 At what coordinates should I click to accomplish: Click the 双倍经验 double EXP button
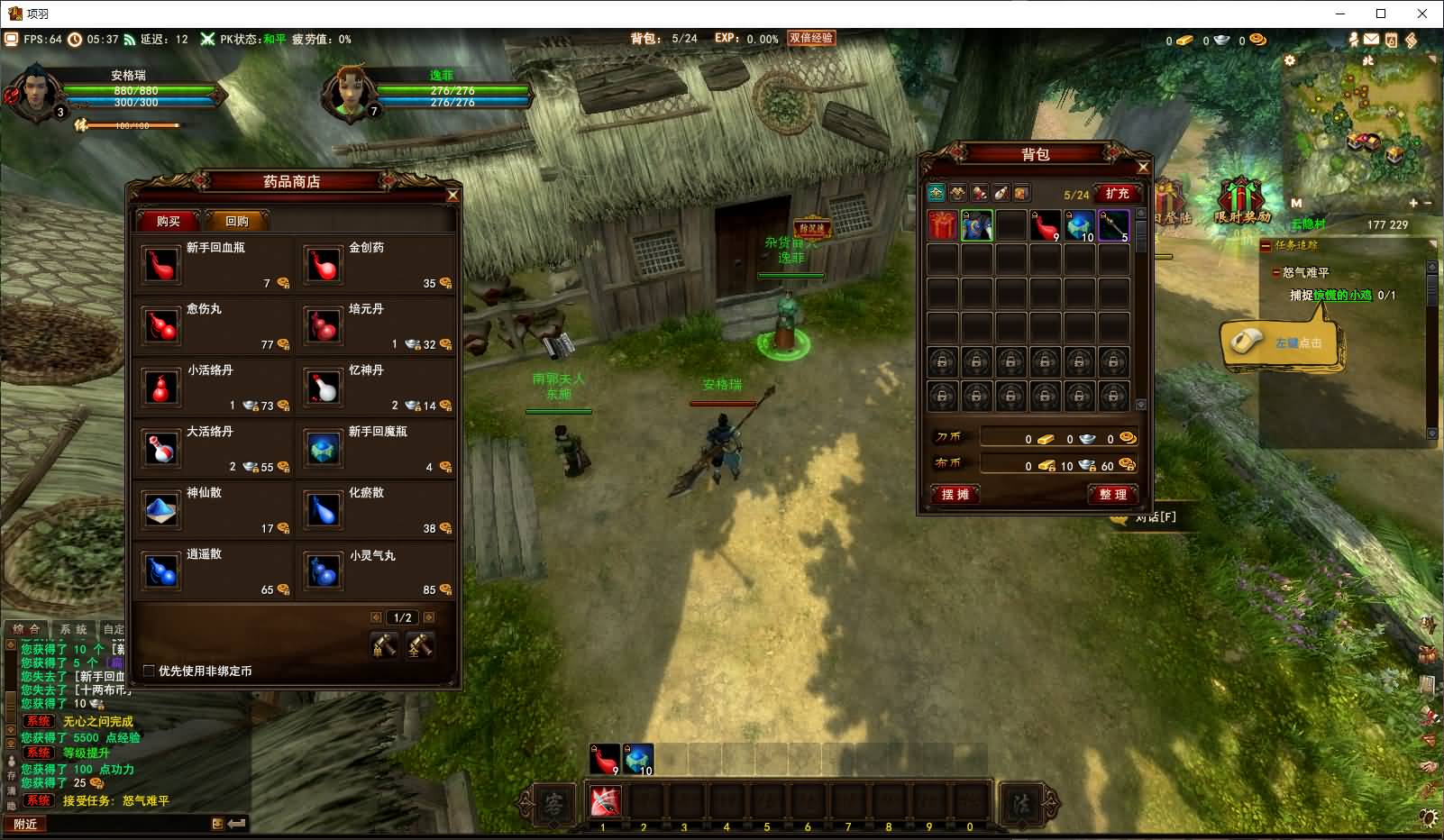click(811, 38)
